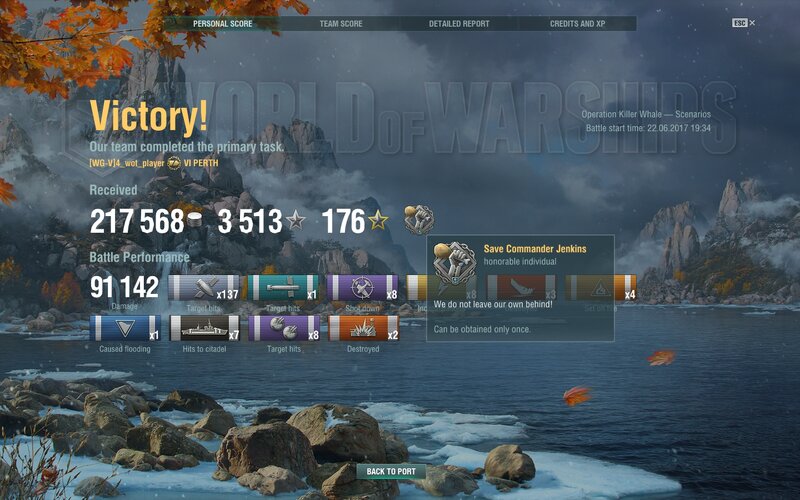Select the Save Commander Jenkins achievement medal

419,220
